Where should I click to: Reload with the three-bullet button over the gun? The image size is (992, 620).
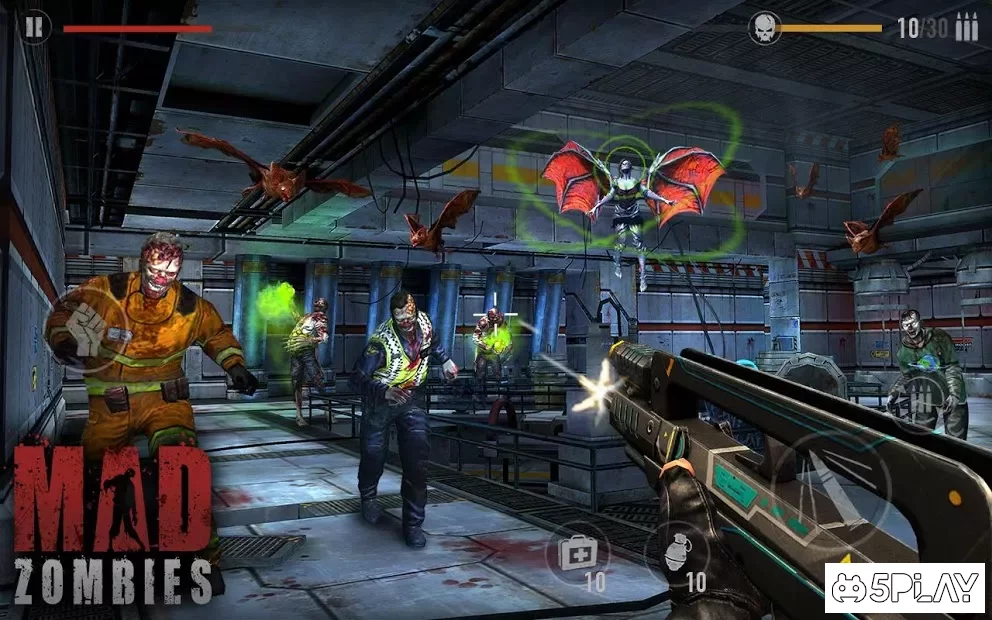920,398
